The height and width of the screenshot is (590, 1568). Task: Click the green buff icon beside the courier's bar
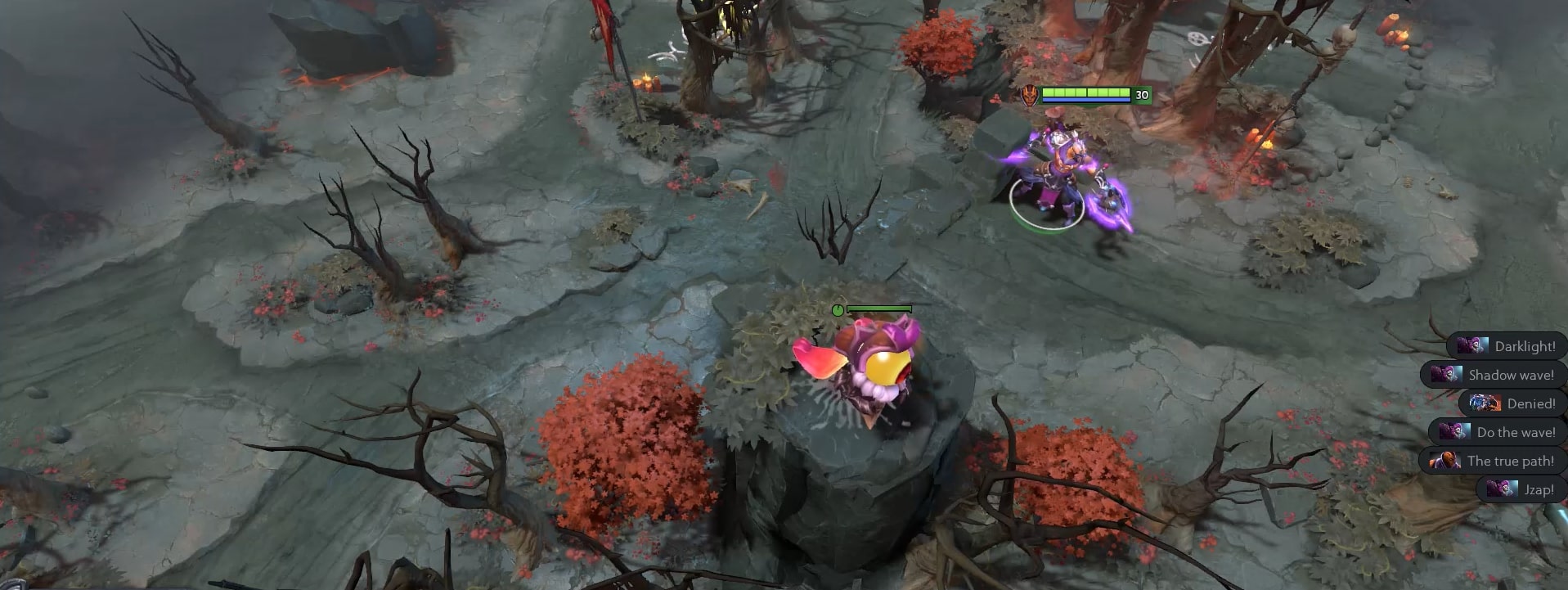(x=838, y=309)
